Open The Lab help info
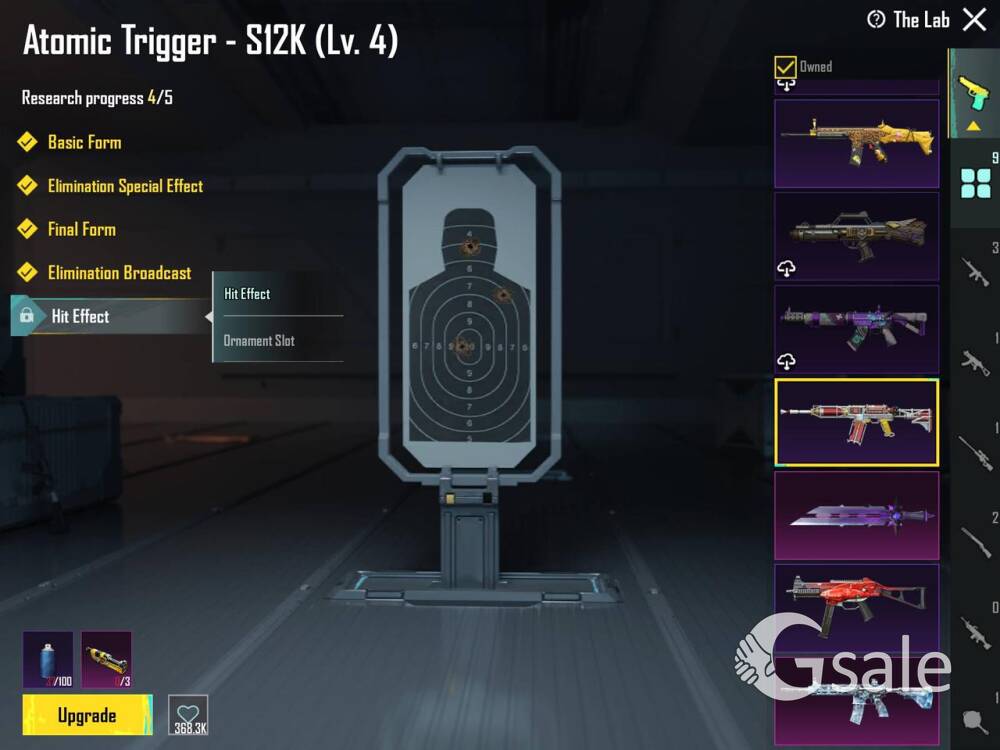 pyautogui.click(x=876, y=19)
